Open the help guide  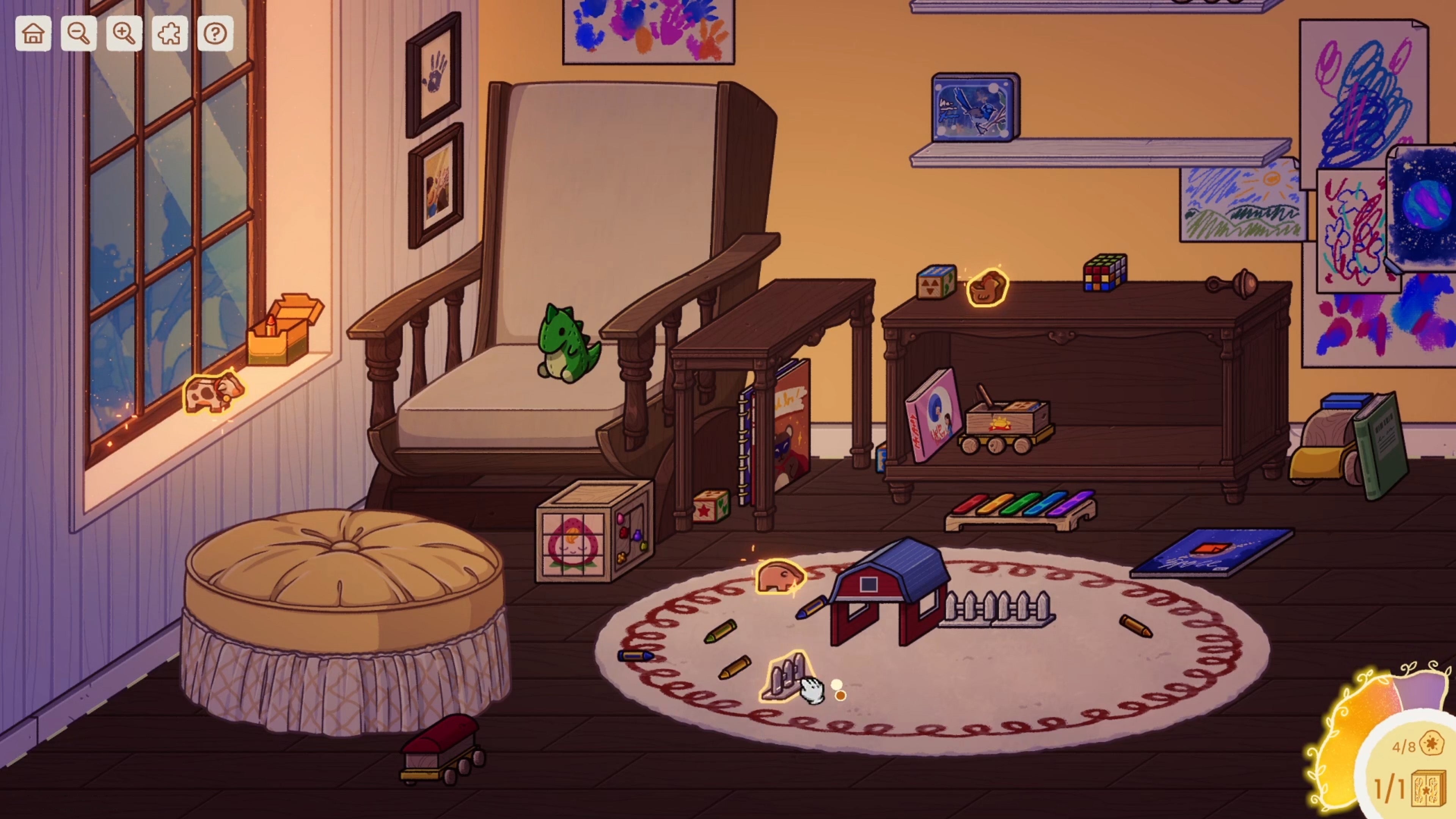pos(214,34)
